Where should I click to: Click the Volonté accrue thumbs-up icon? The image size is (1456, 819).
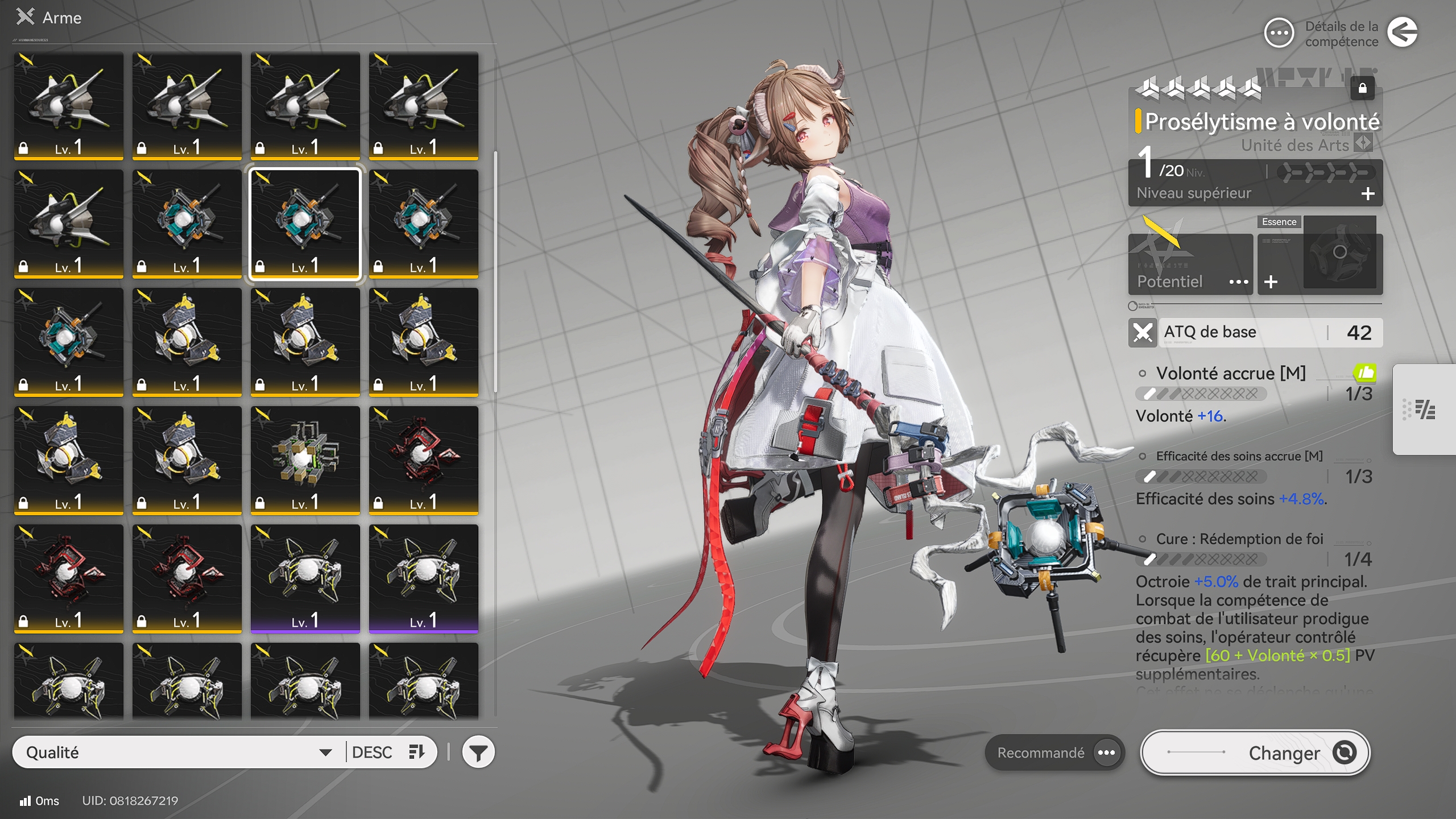click(x=1364, y=373)
